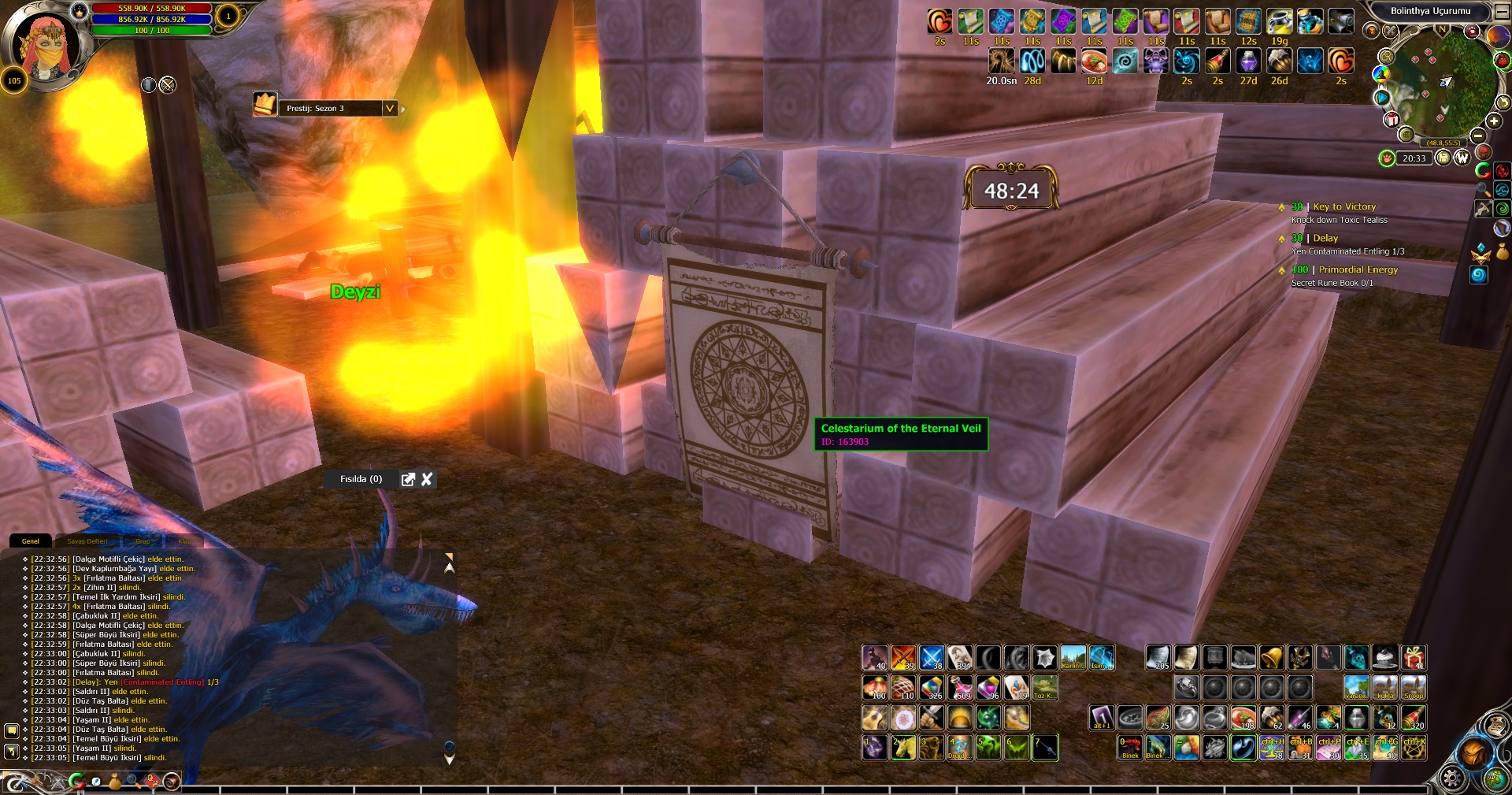The width and height of the screenshot is (1512, 795).
Task: Summon the red dragon Binek mount
Action: [1130, 747]
